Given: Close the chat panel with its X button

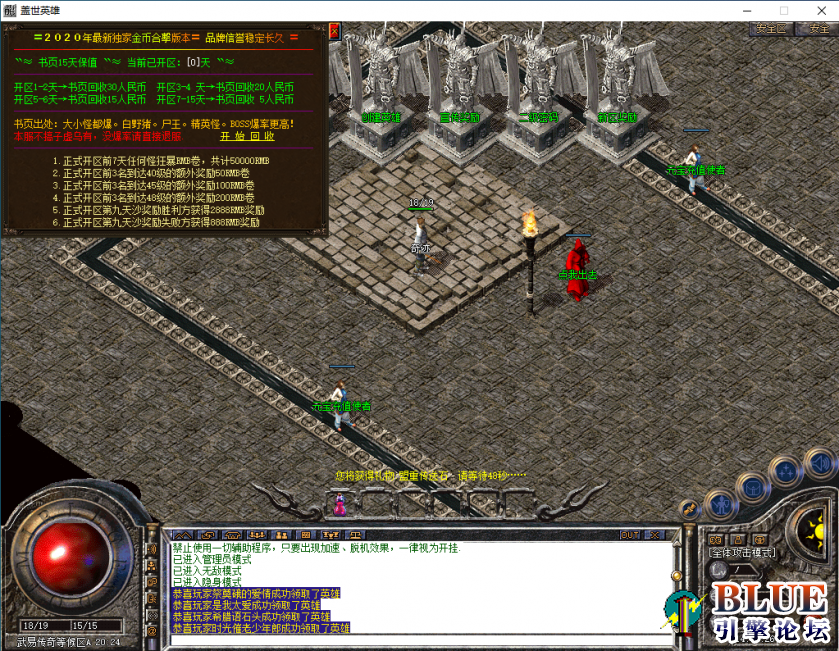Looking at the screenshot, I should point(655,535).
